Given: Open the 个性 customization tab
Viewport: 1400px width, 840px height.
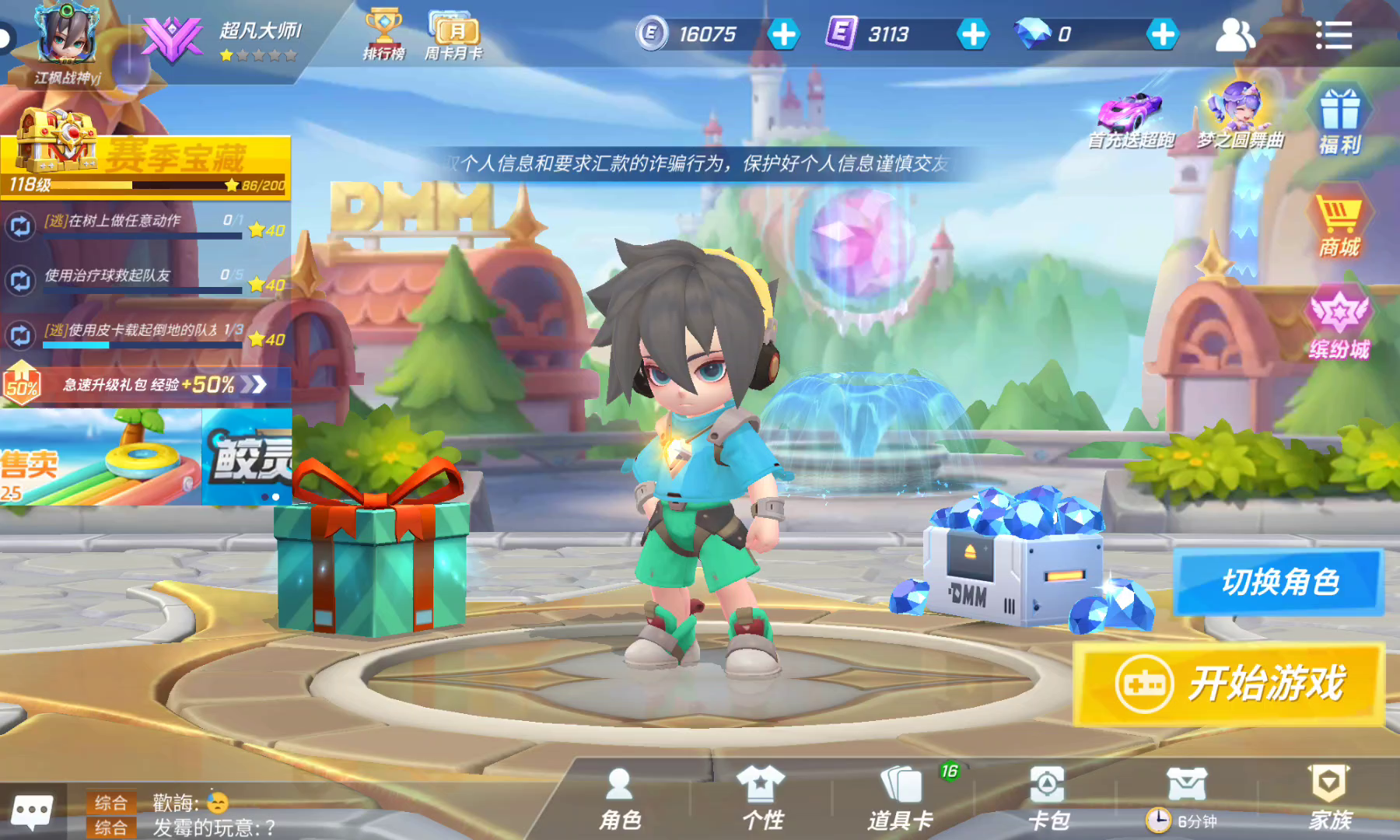Looking at the screenshot, I should point(762,798).
